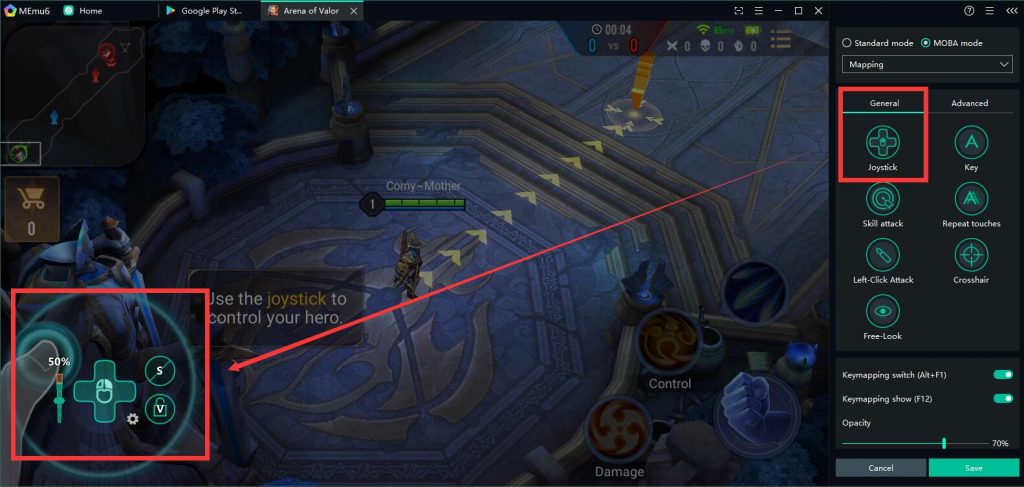Toggle Keymapping show (F12)
Screen dimensions: 1024x487
coord(1002,398)
